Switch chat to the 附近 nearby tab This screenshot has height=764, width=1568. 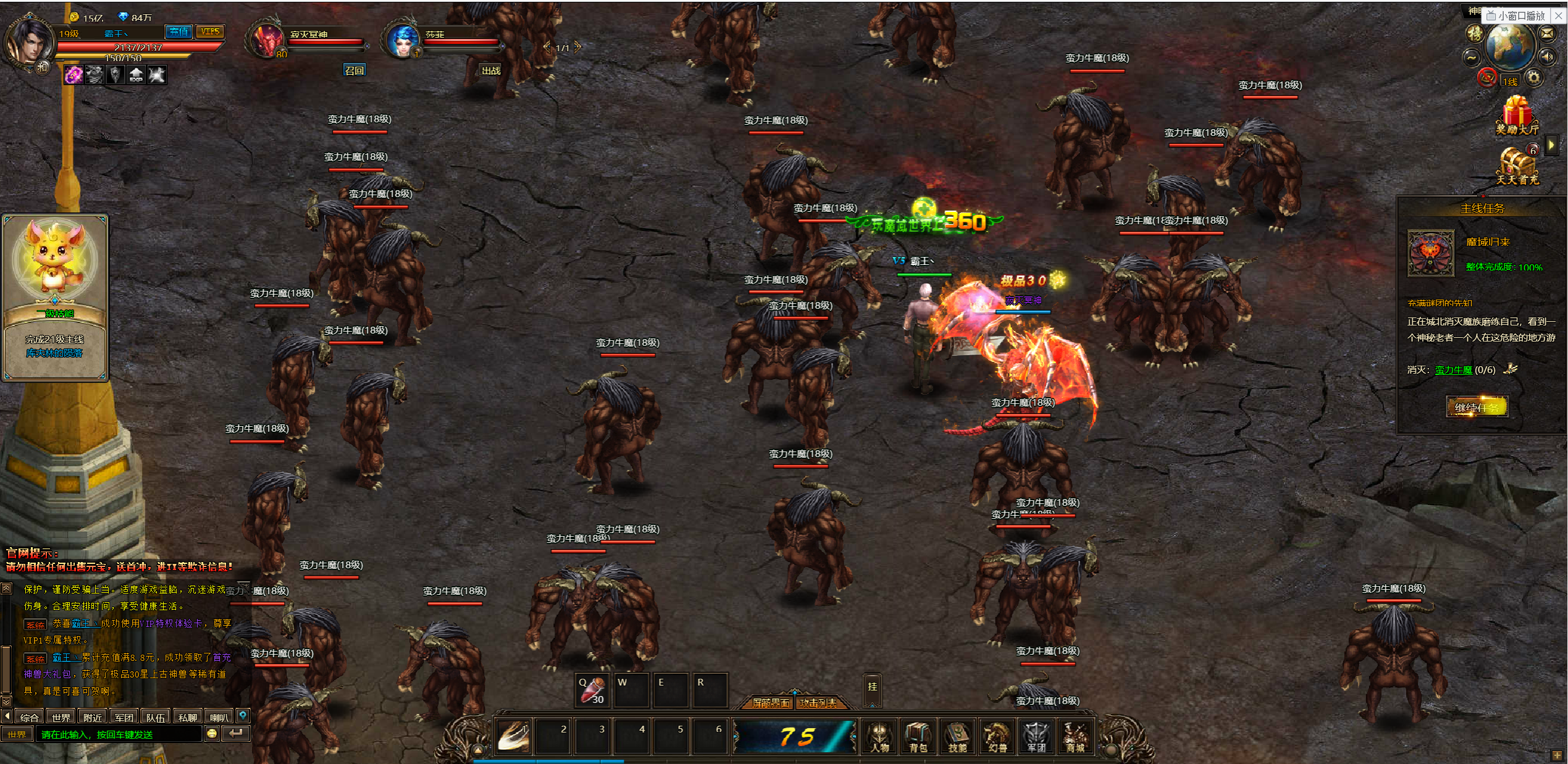(93, 717)
